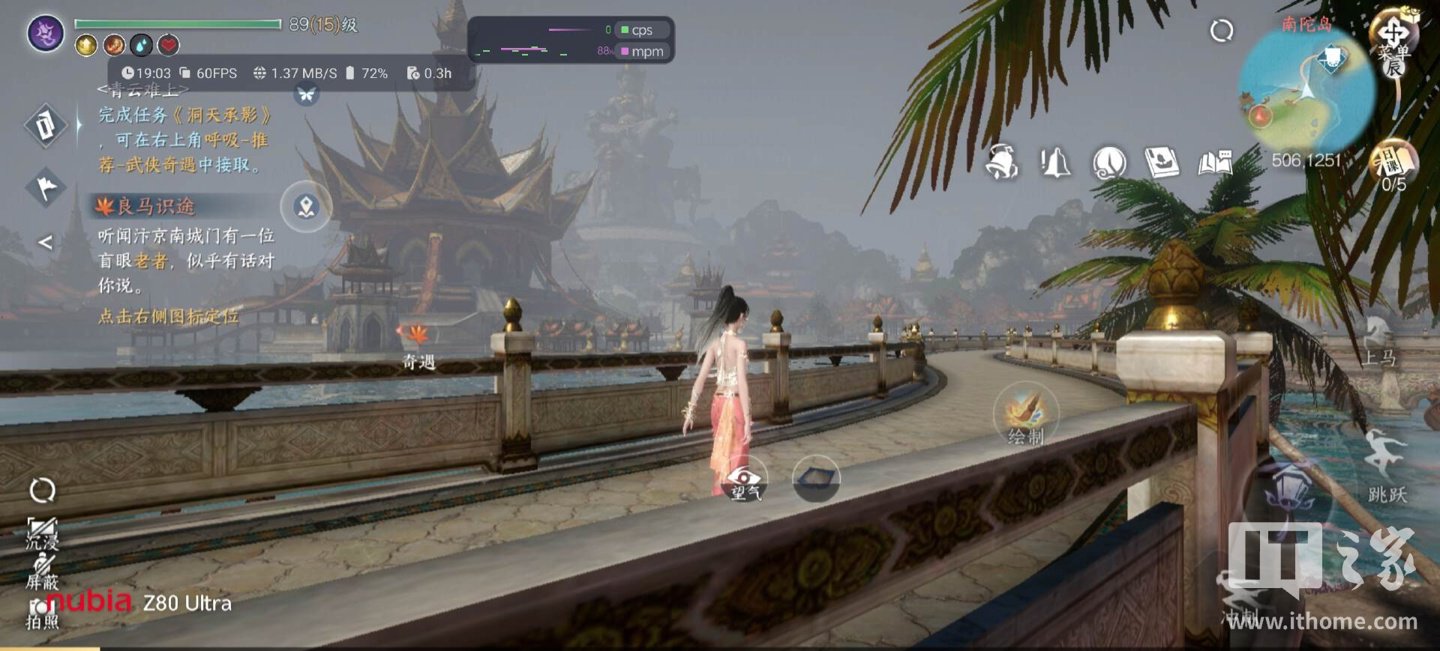Toggle 沉浸 immersive mode
The width and height of the screenshot is (1440, 651).
42,530
